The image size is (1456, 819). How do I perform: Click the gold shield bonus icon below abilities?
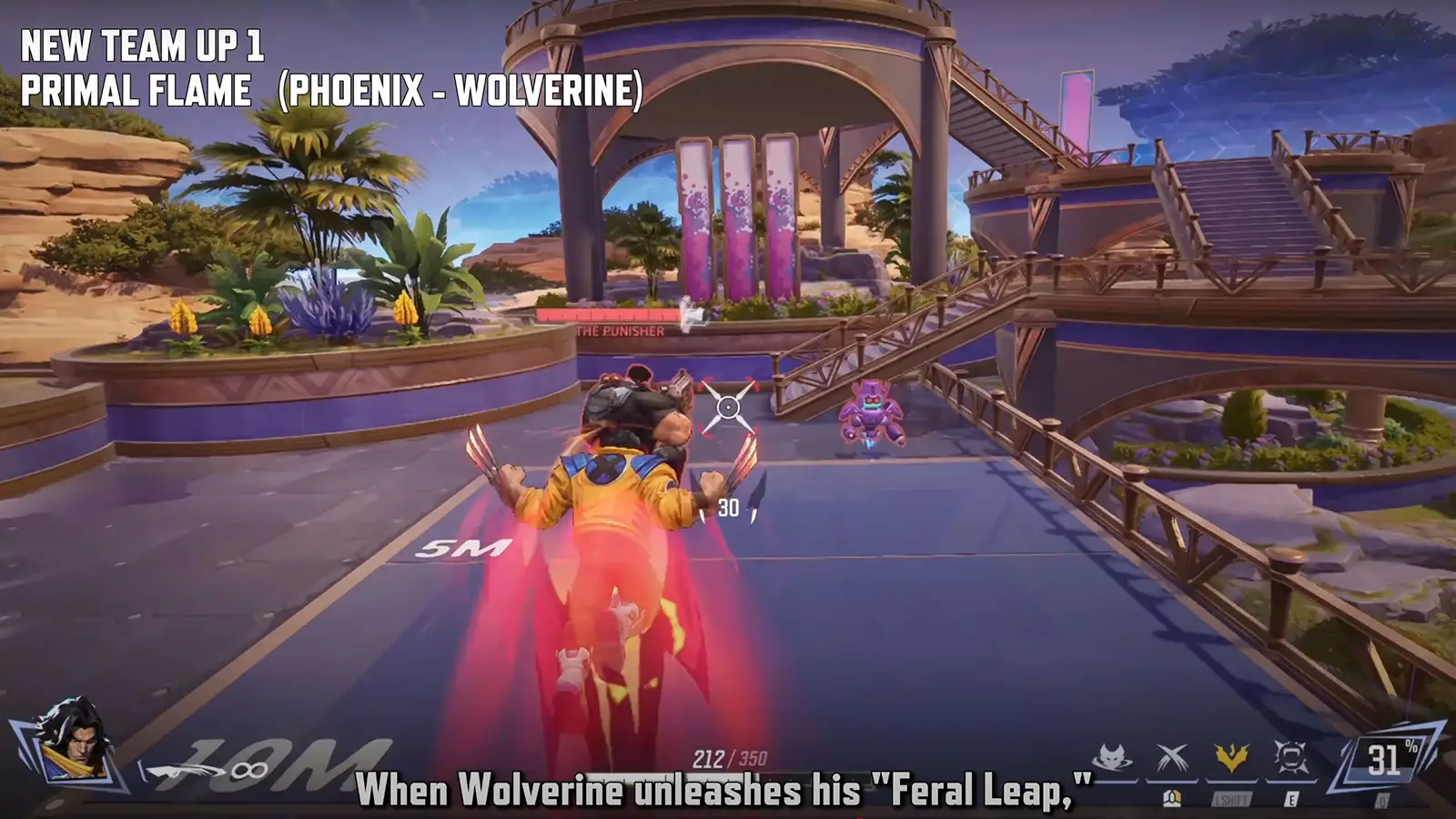click(x=1172, y=799)
